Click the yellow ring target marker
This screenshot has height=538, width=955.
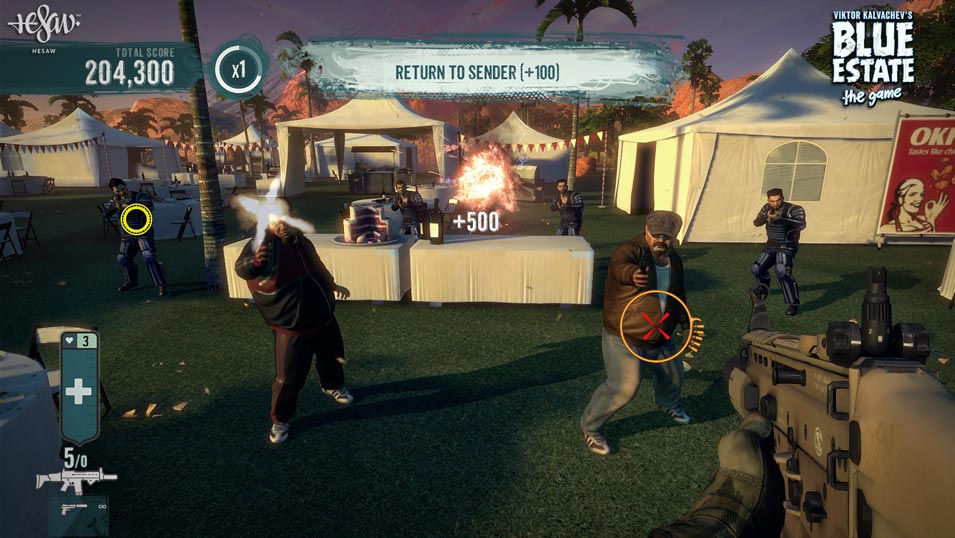(136, 219)
